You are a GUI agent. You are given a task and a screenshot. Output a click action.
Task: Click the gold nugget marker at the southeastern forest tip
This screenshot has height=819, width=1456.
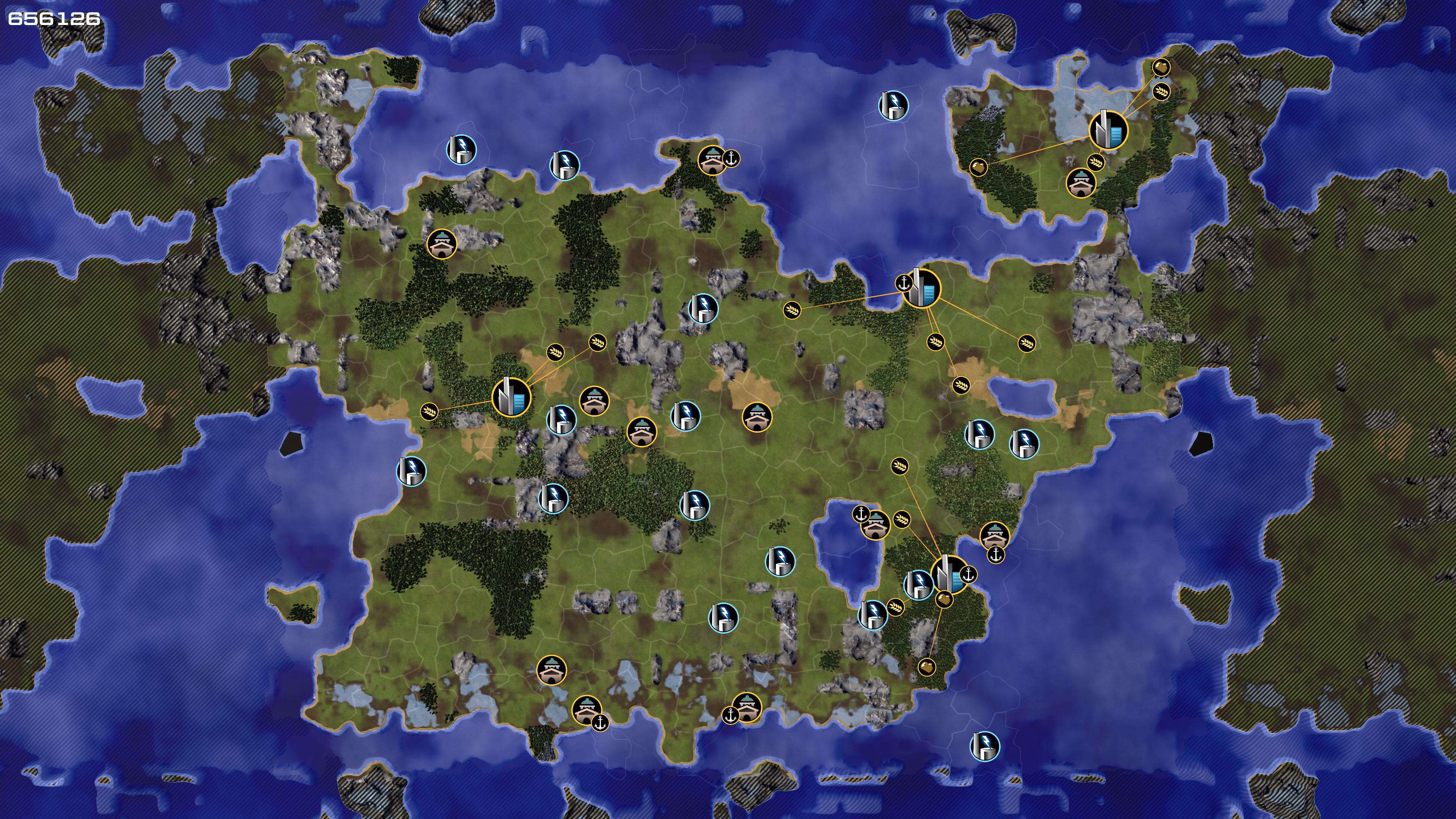[926, 667]
